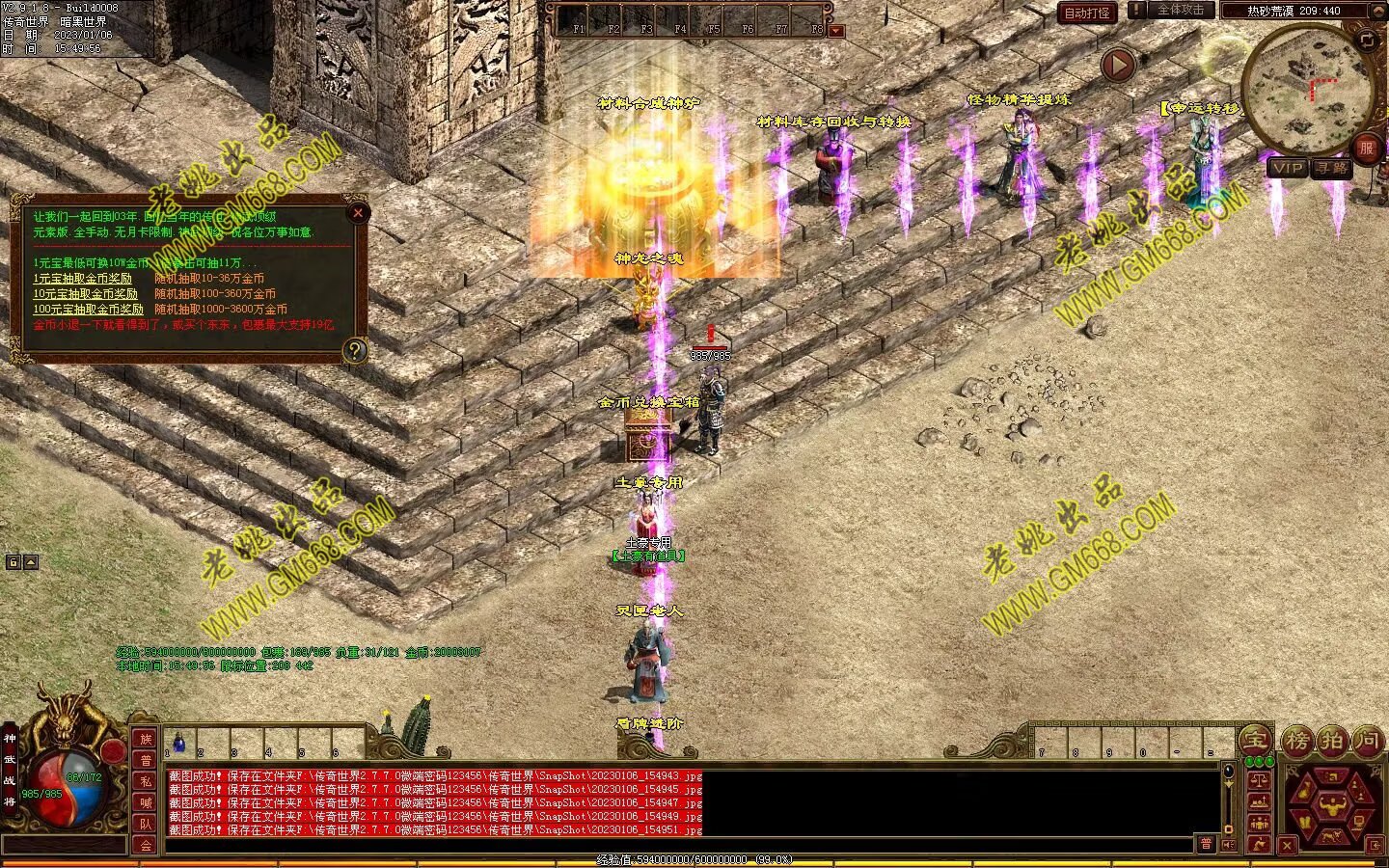
Task: Open the 宝 treasure shop button
Action: [x=1255, y=741]
